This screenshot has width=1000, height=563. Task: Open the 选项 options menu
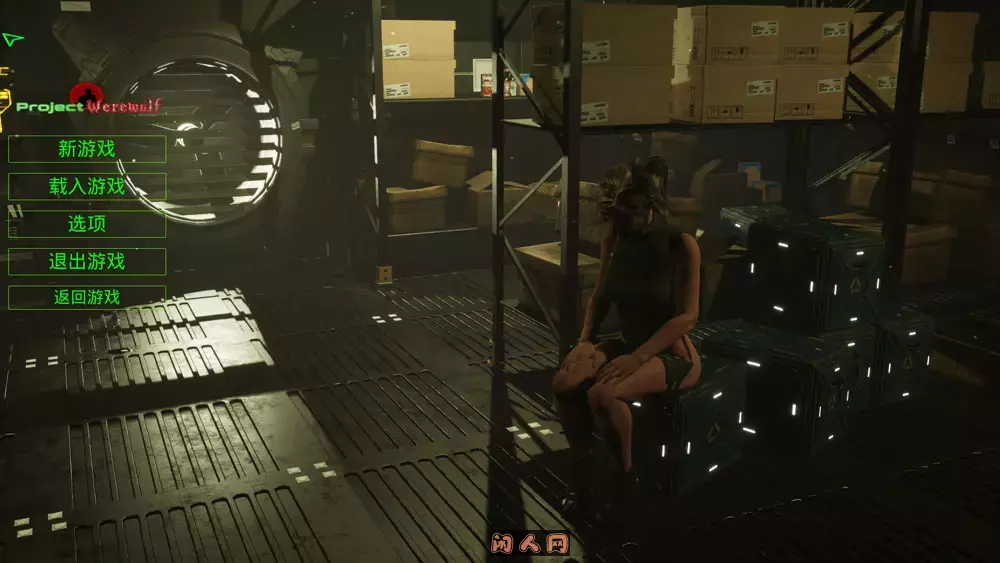(87, 224)
